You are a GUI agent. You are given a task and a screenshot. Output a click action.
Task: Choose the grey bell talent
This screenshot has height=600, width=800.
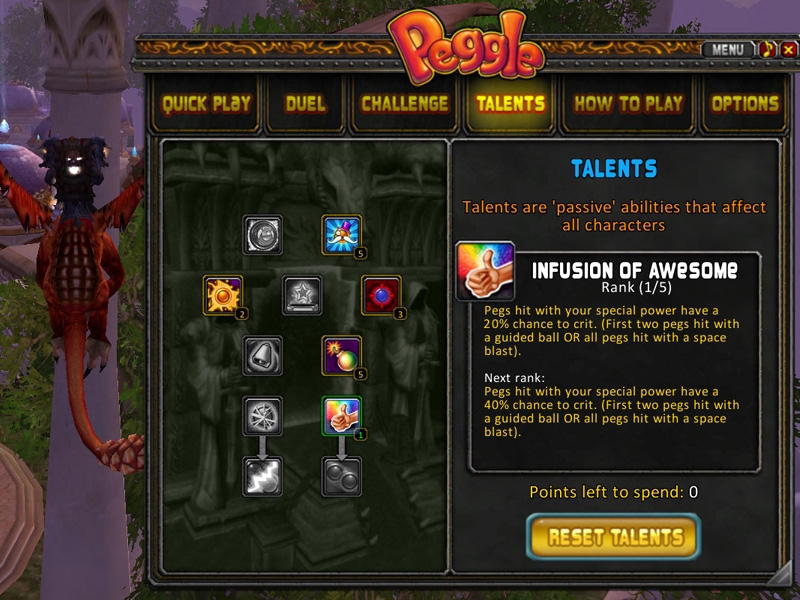pyautogui.click(x=262, y=355)
